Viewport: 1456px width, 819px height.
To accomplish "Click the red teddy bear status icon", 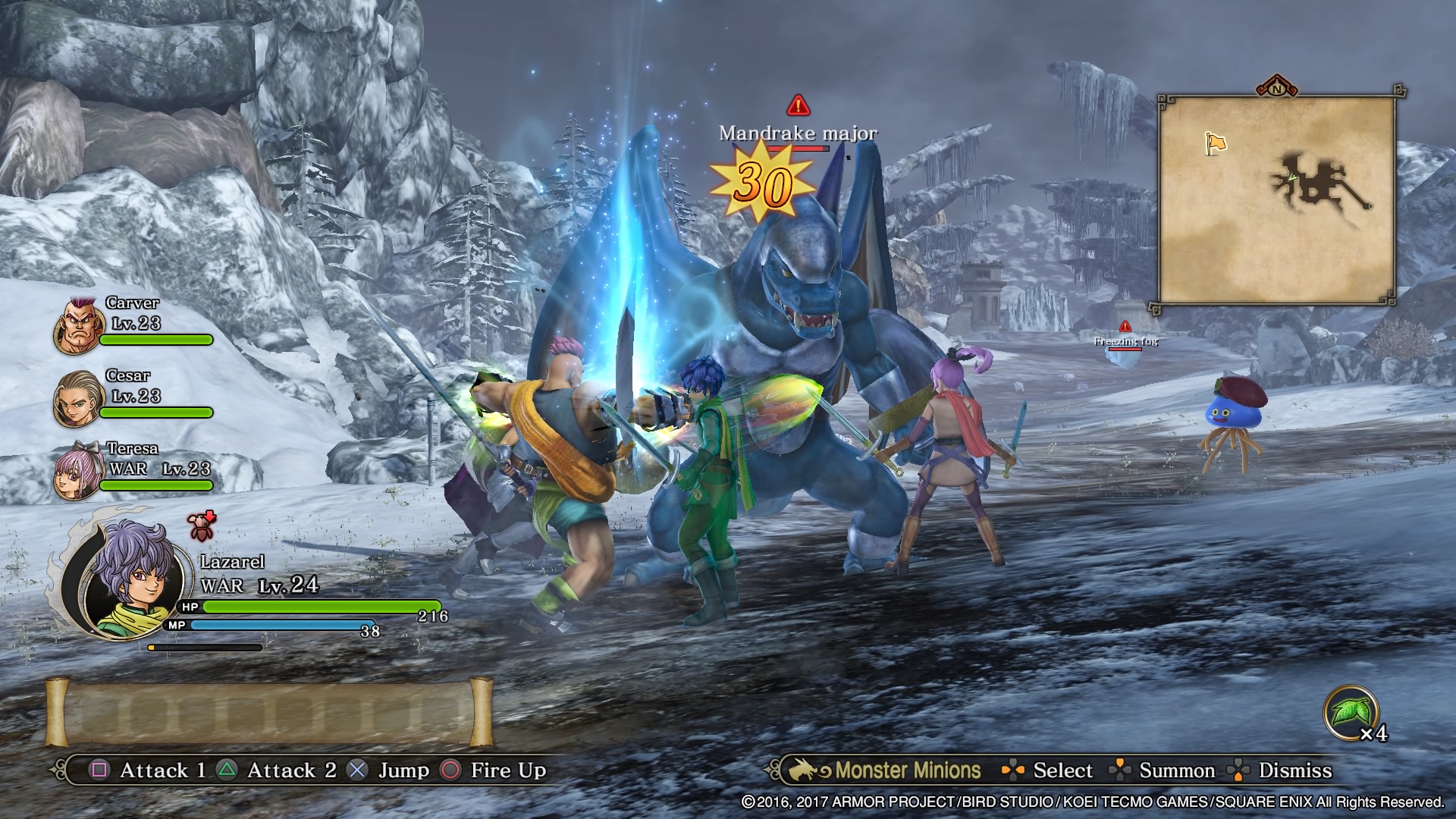I will coord(202,525).
